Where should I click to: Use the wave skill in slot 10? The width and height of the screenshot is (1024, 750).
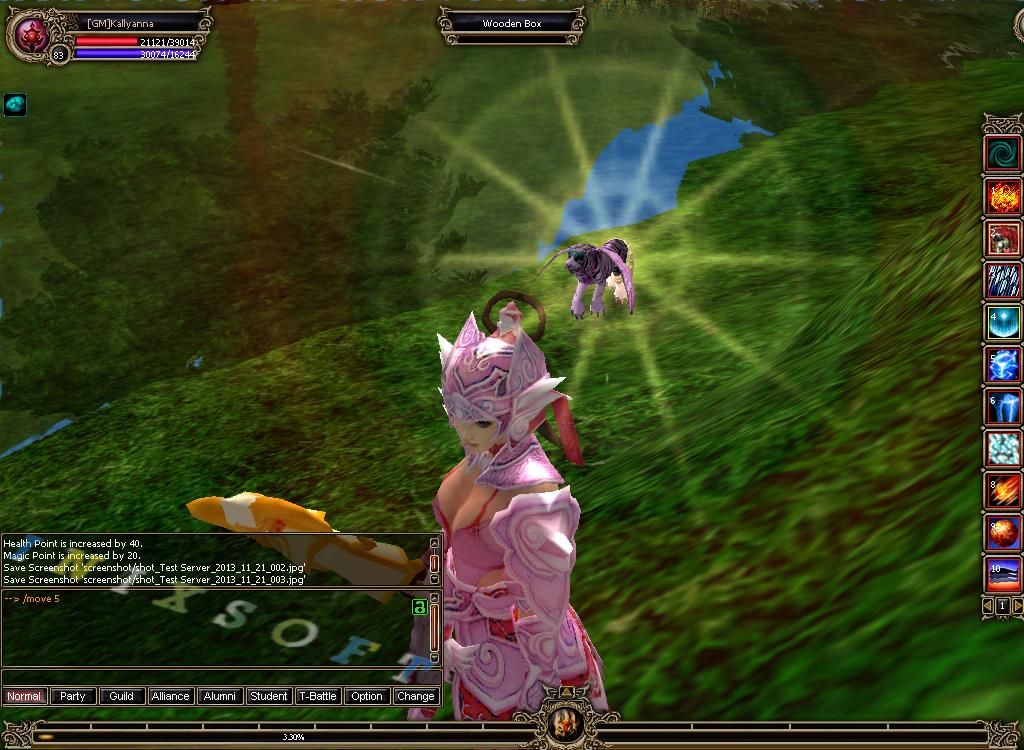coord(1002,575)
